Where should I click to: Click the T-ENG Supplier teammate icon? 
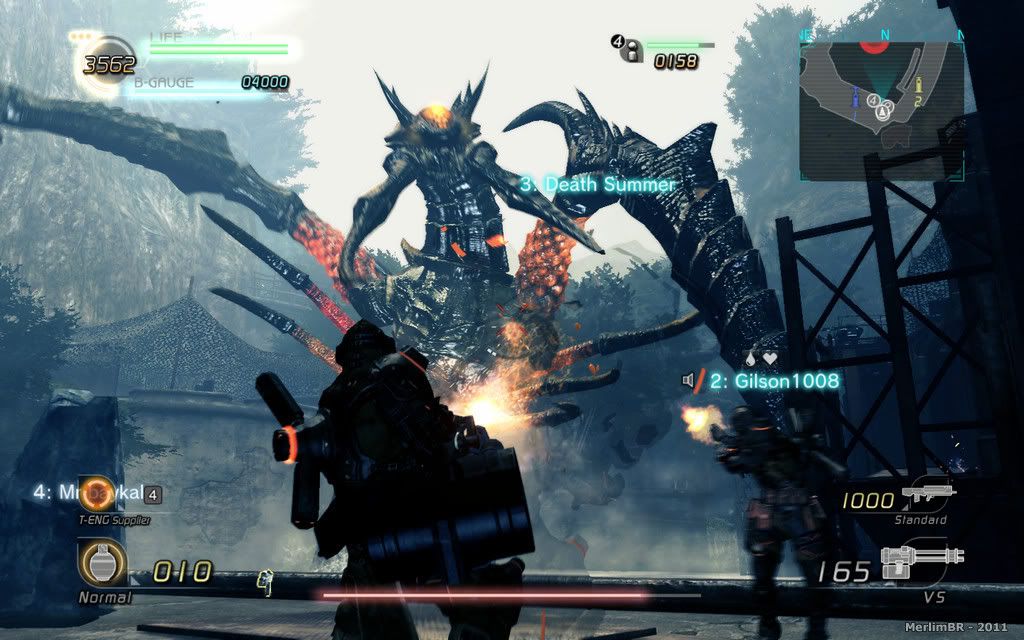pos(99,492)
